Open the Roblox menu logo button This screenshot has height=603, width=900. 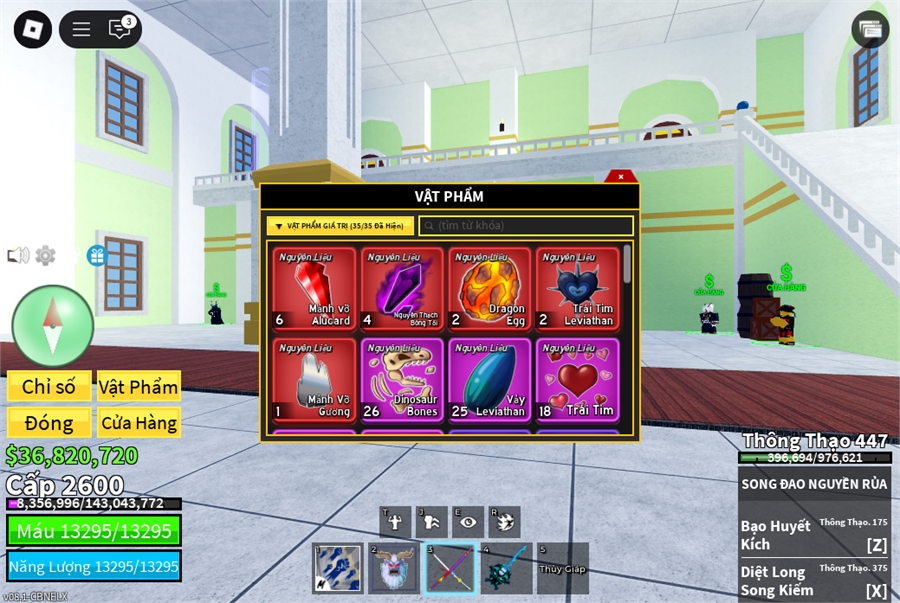pos(33,29)
